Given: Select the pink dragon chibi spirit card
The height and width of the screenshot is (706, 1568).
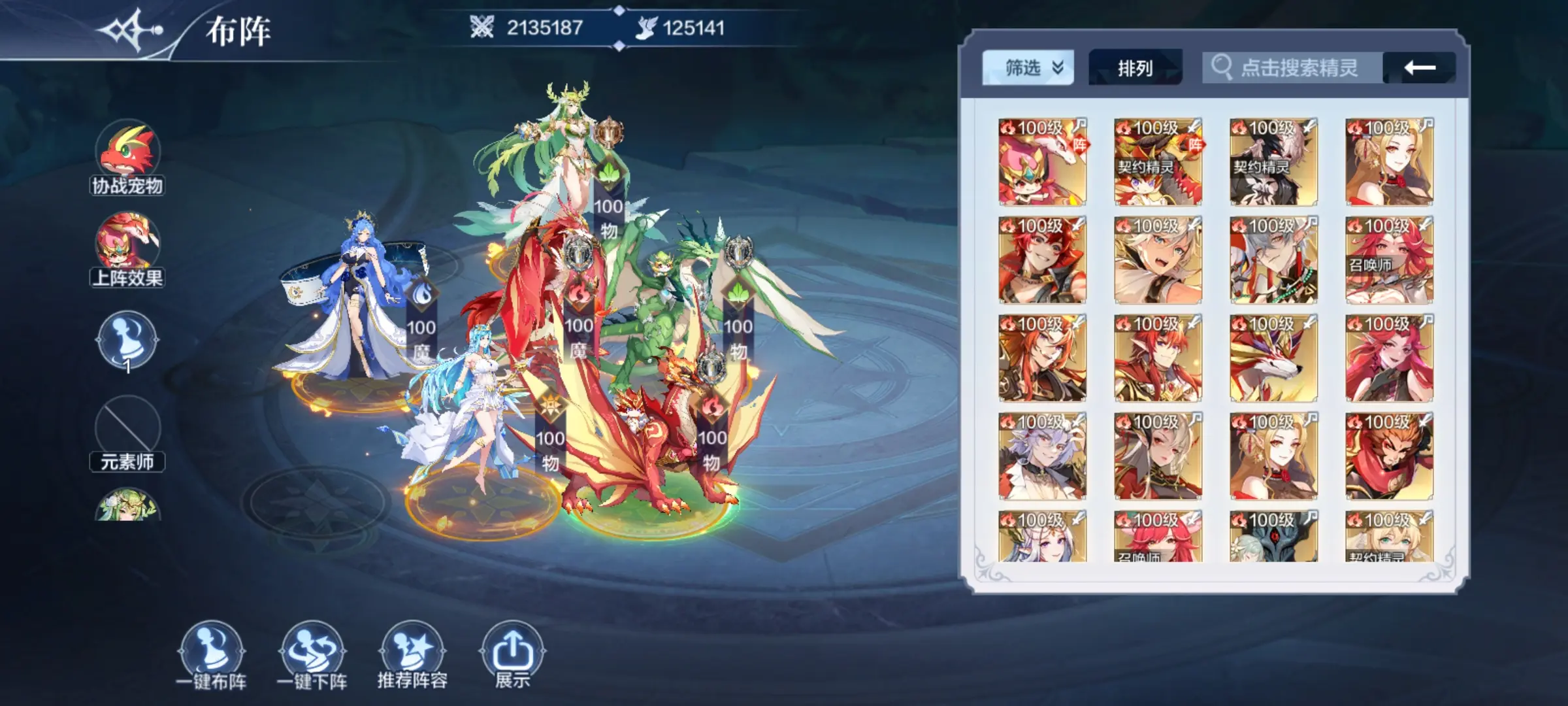Looking at the screenshot, I should 1042,162.
